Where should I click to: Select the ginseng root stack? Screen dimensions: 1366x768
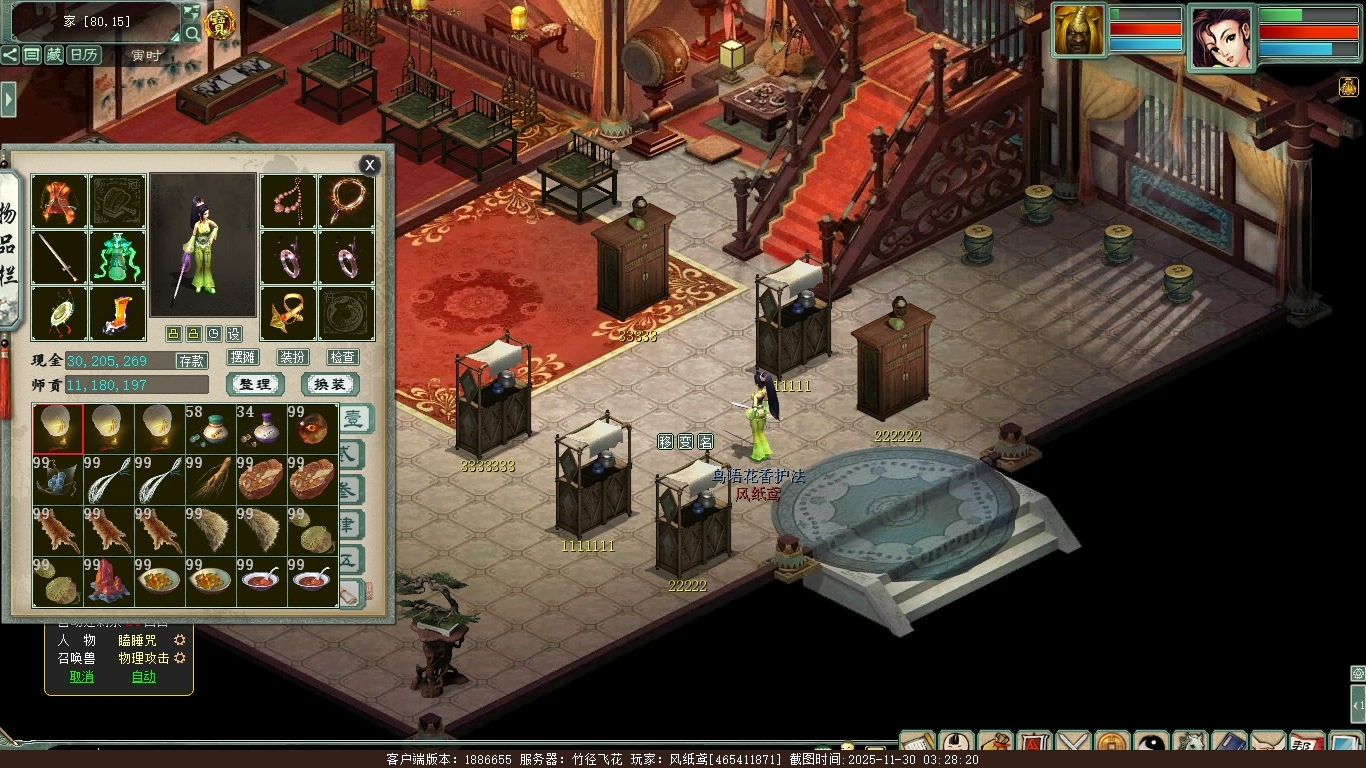pos(211,481)
